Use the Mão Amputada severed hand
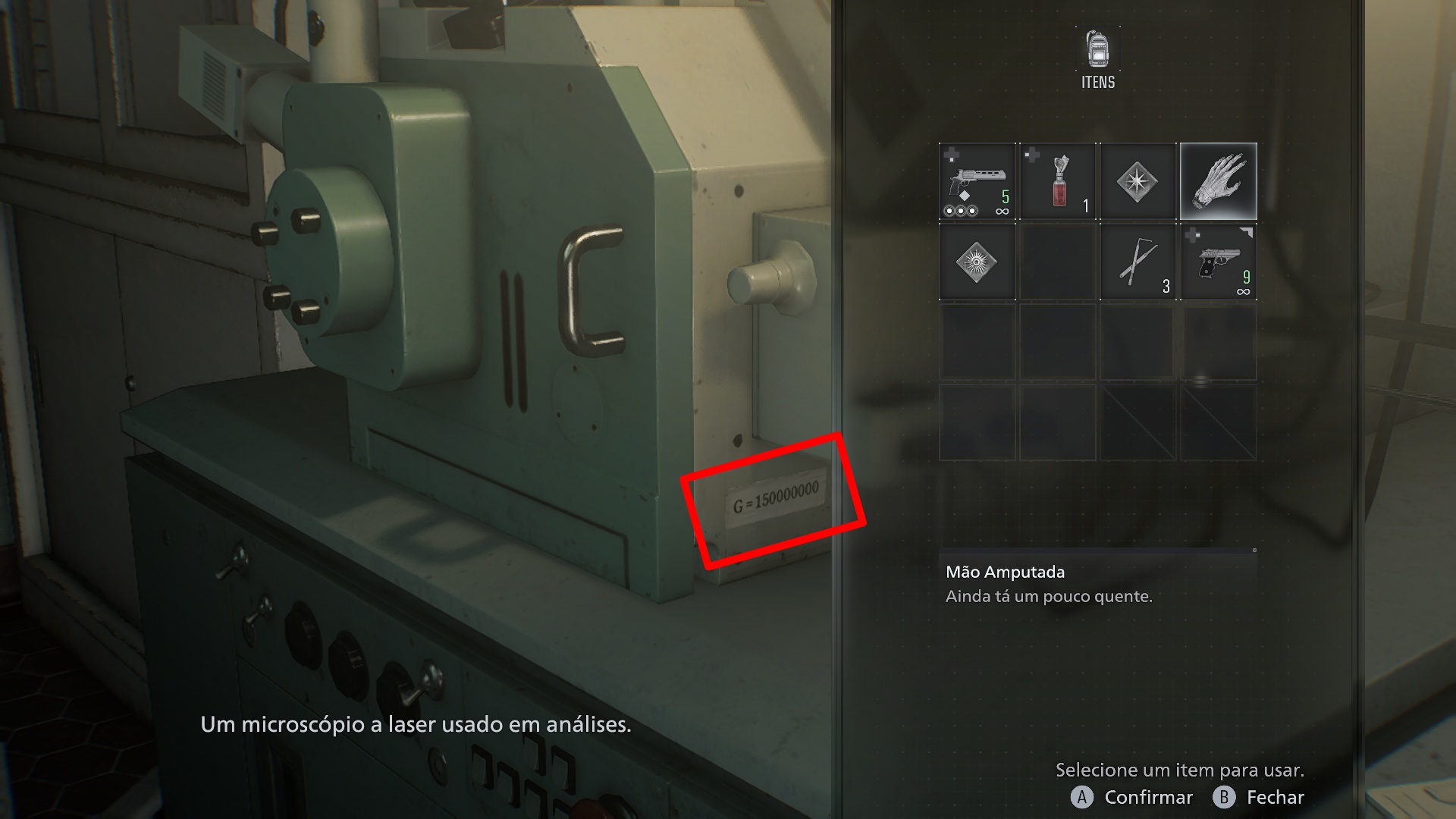 1218,181
